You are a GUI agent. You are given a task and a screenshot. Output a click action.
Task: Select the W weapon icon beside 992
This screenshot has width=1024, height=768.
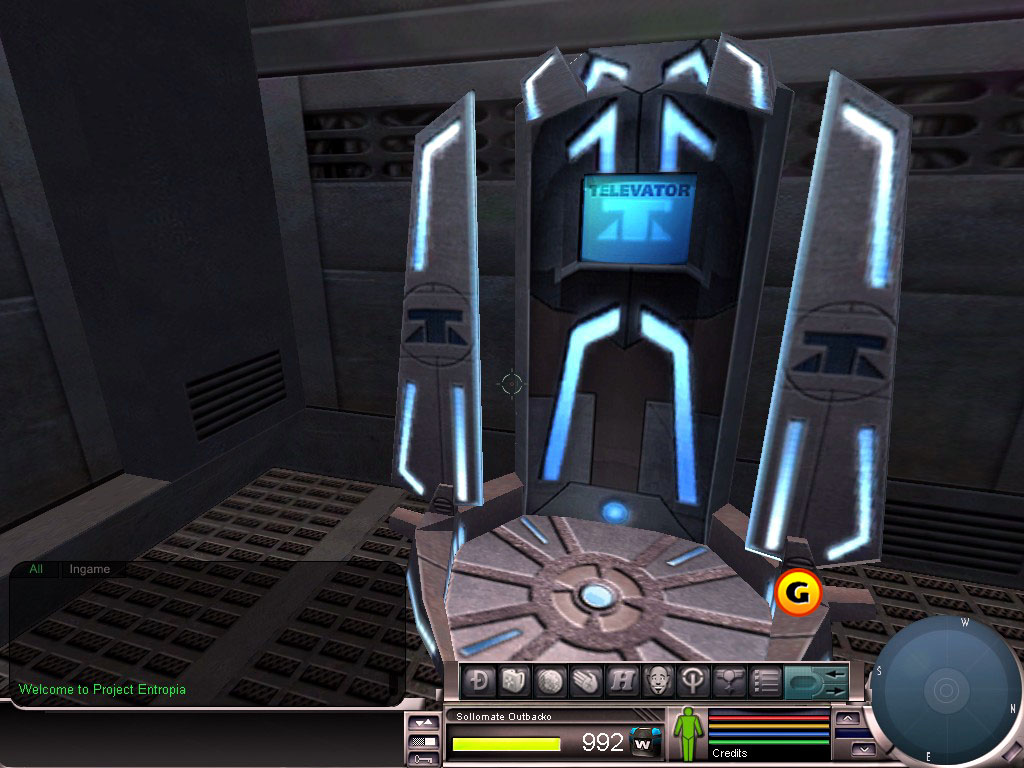(646, 742)
